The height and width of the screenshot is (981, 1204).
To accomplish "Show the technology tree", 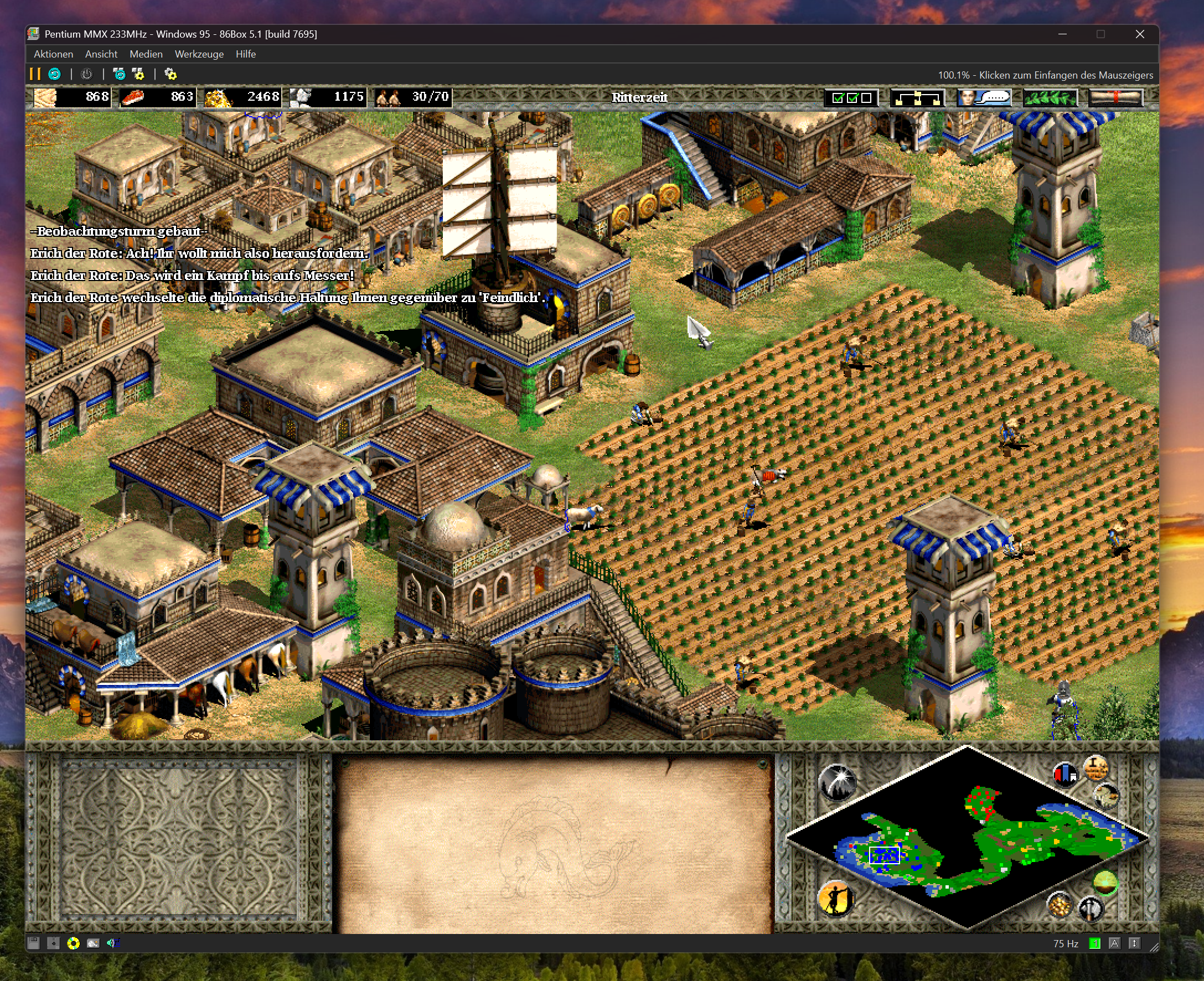I will point(917,98).
